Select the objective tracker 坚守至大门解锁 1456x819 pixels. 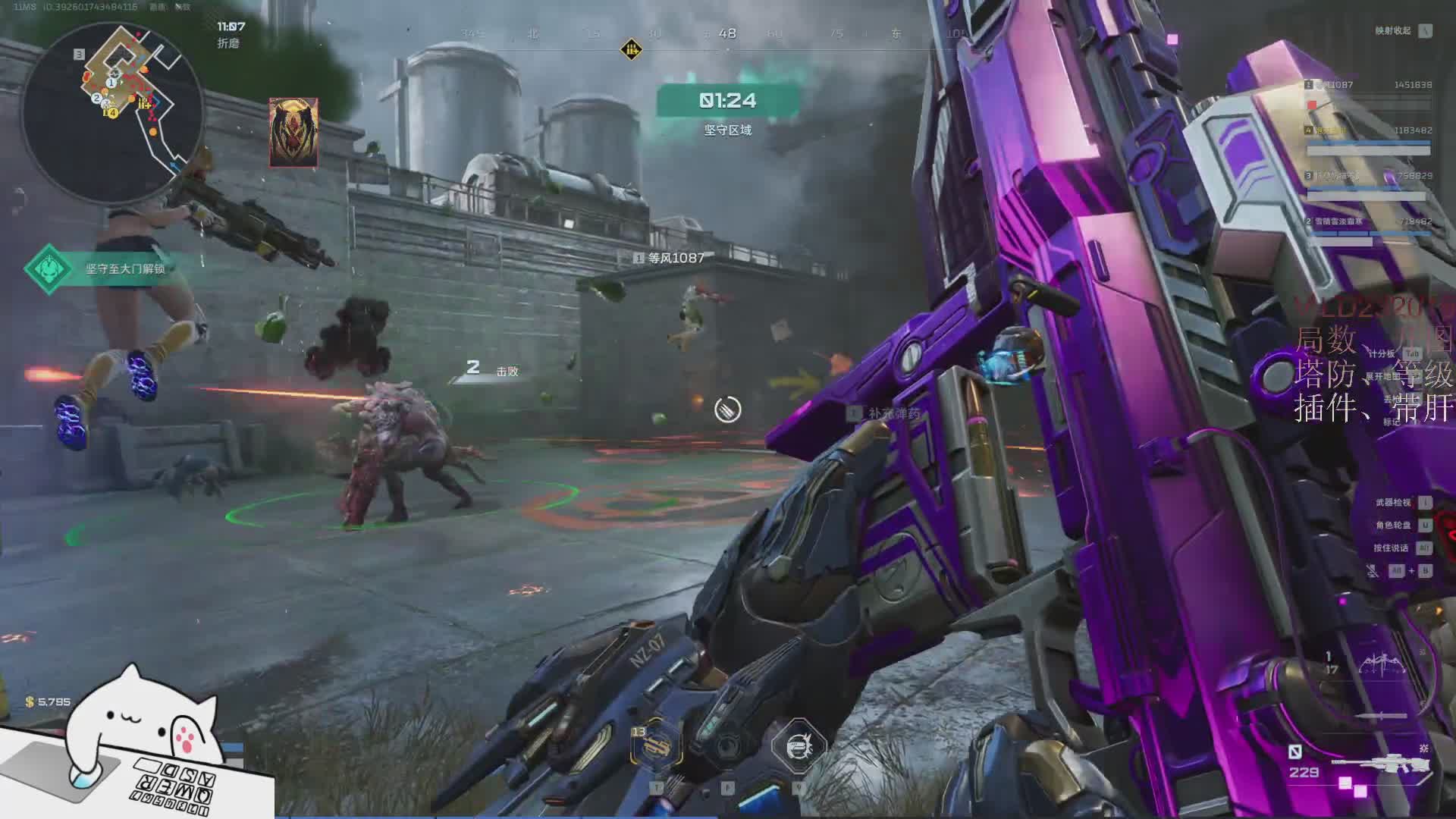[x=106, y=268]
